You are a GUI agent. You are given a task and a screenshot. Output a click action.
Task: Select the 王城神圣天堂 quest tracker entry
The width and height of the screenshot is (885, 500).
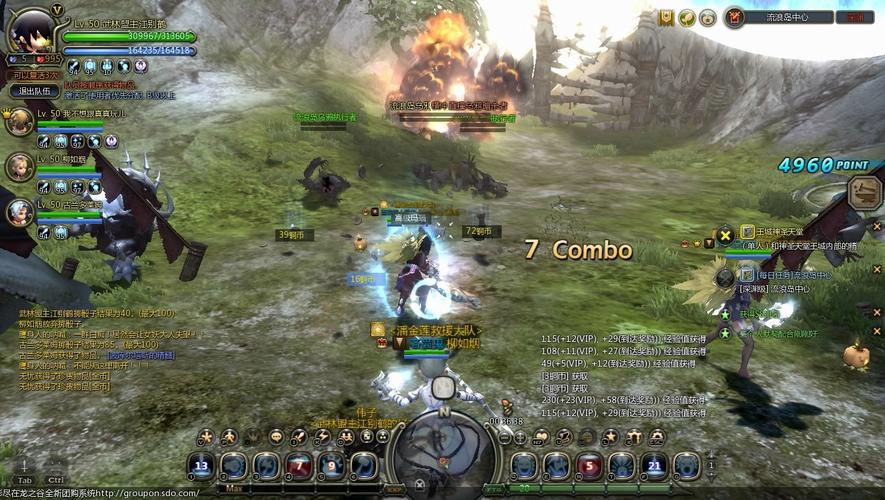[778, 232]
